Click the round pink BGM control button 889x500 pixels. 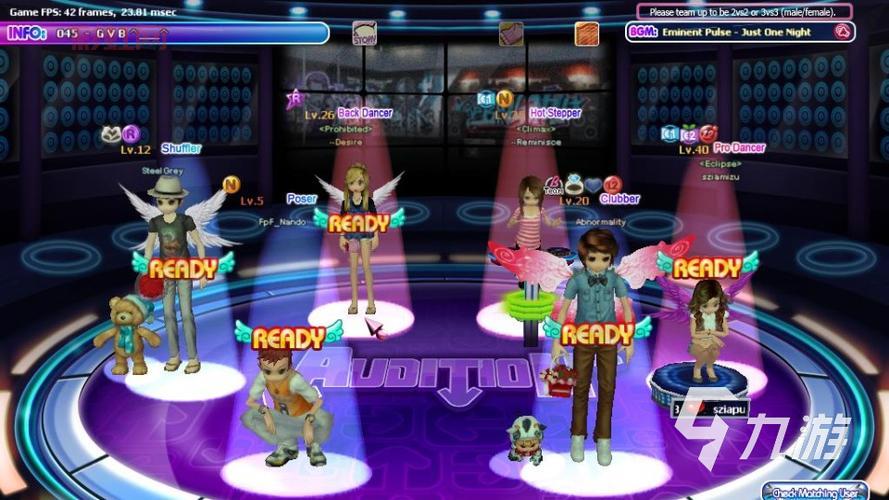coord(843,32)
